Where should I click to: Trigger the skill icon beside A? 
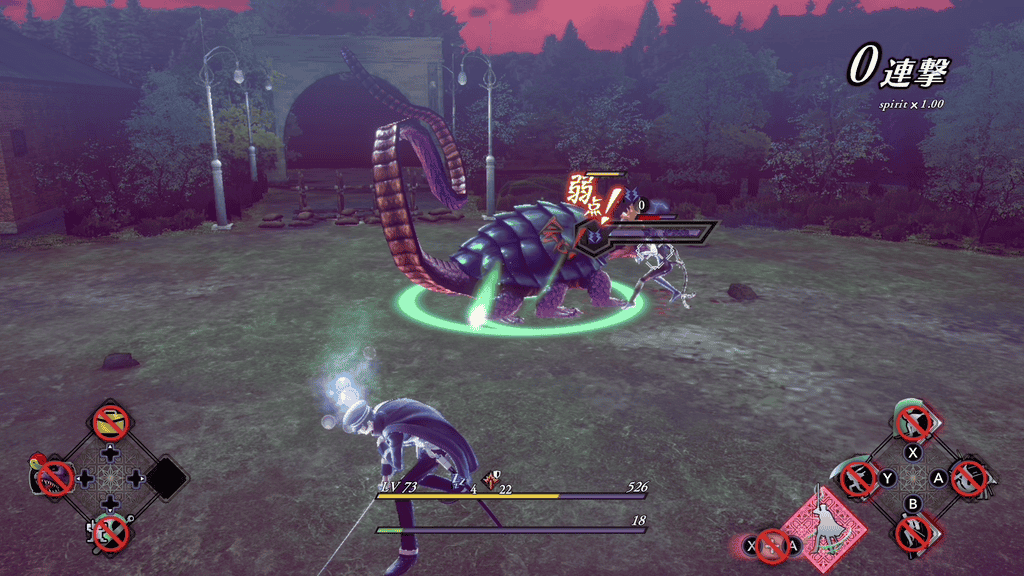[969, 478]
